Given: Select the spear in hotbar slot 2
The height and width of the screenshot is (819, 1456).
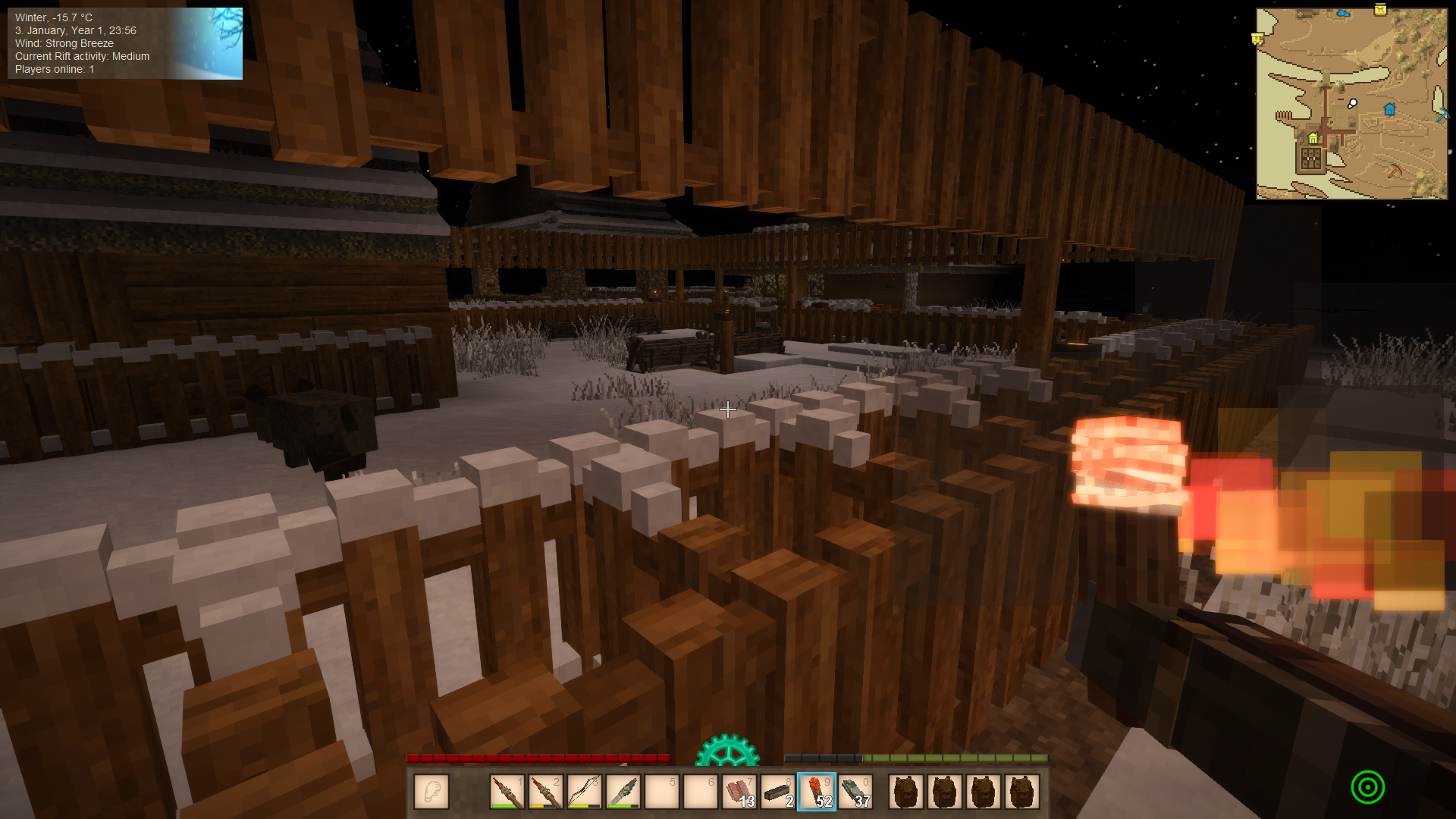Looking at the screenshot, I should click(x=545, y=792).
